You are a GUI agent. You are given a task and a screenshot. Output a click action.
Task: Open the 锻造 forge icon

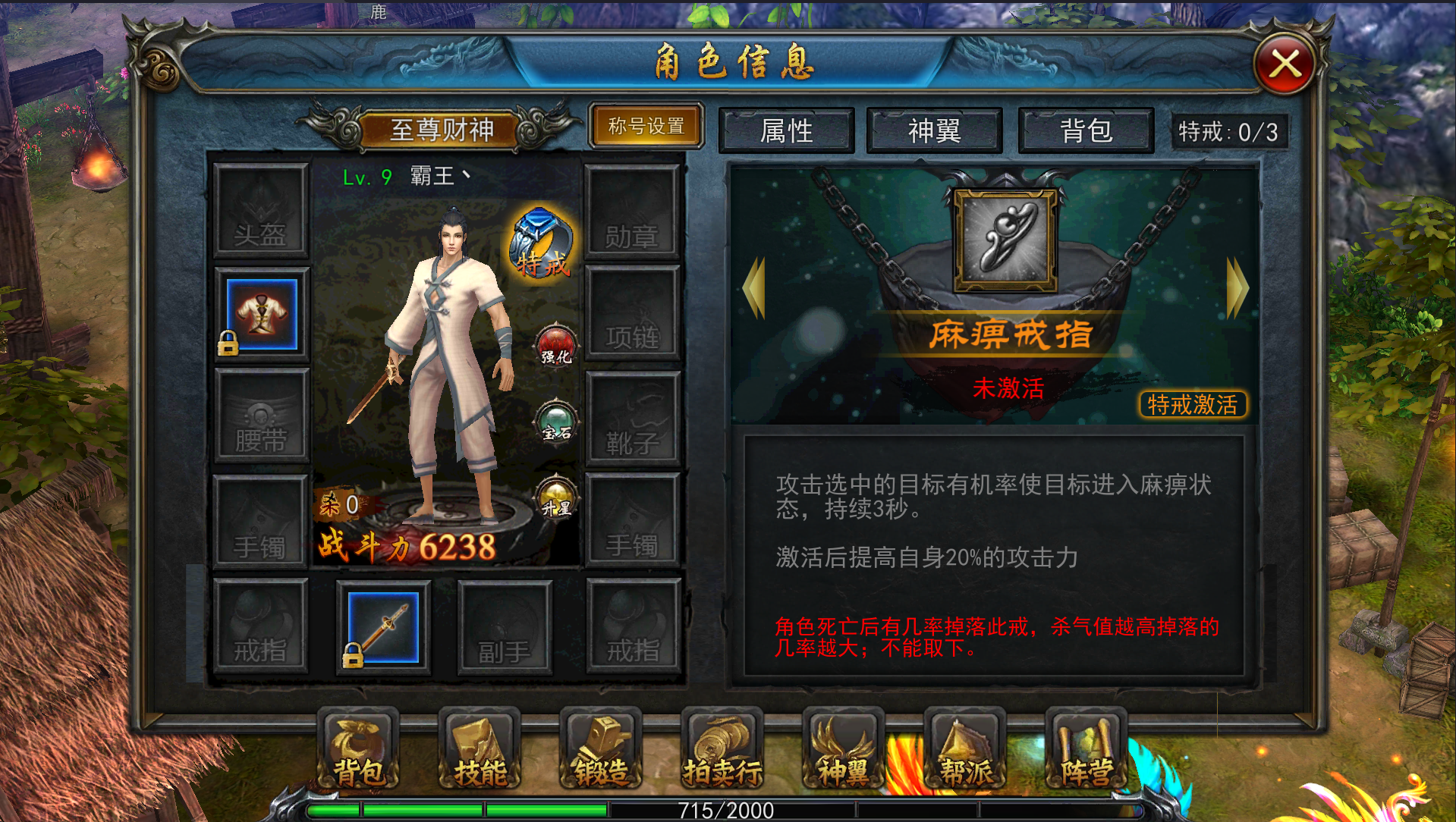[x=600, y=751]
